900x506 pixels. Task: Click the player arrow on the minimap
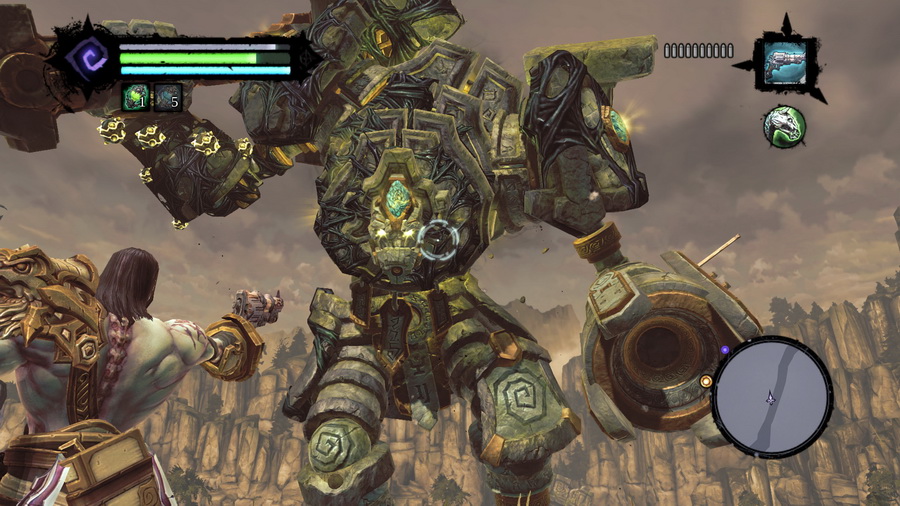click(771, 397)
